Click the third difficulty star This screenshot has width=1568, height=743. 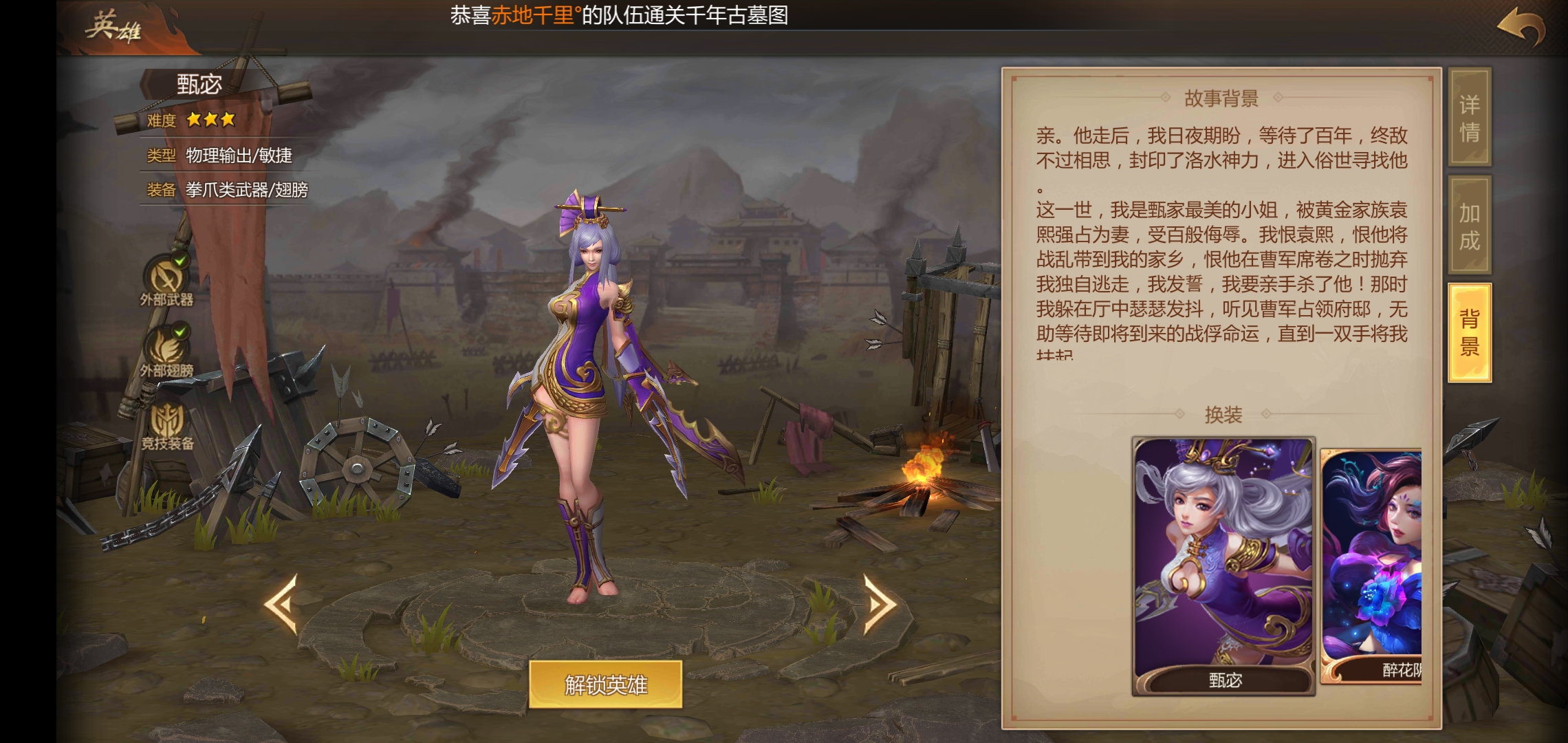227,118
